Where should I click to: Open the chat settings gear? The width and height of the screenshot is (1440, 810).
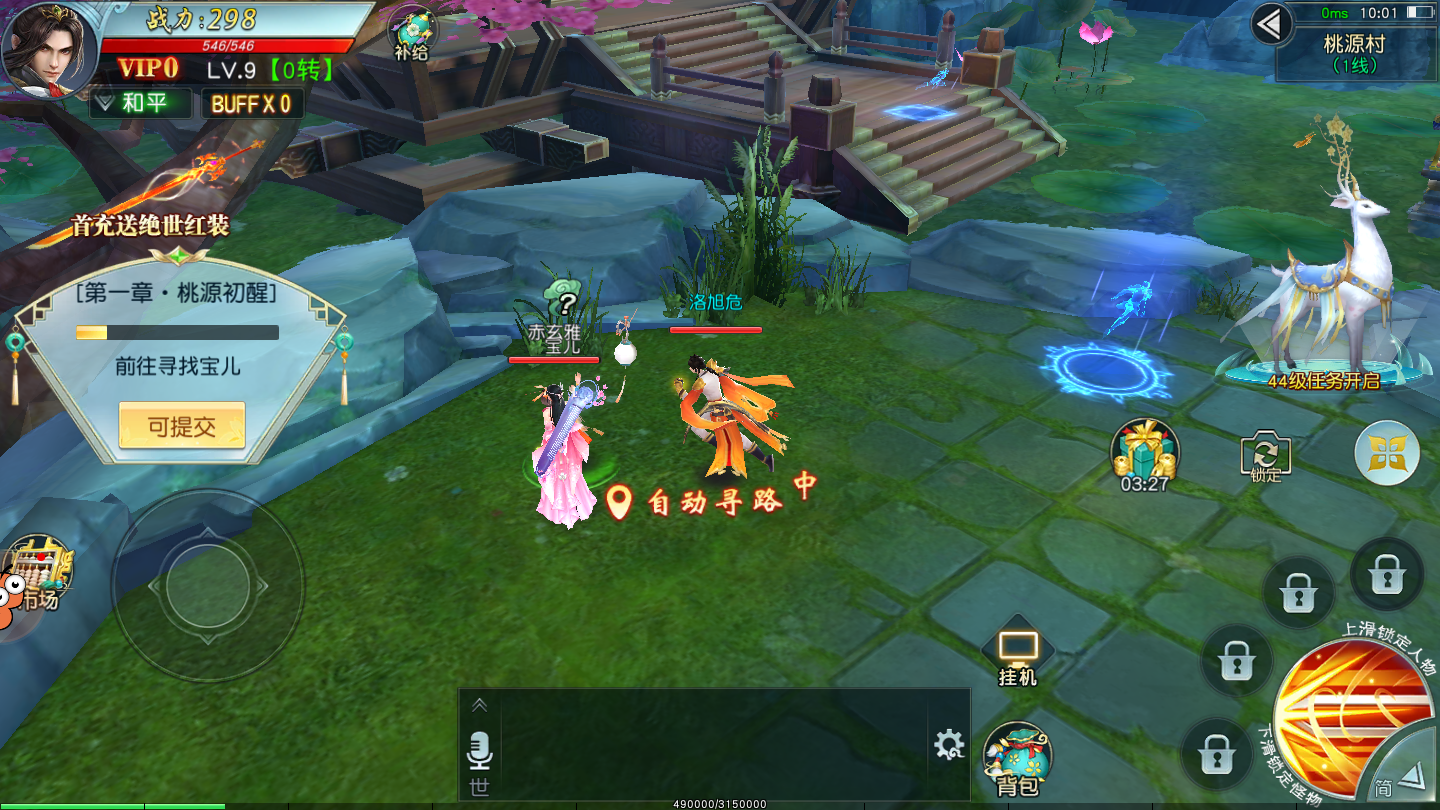948,744
